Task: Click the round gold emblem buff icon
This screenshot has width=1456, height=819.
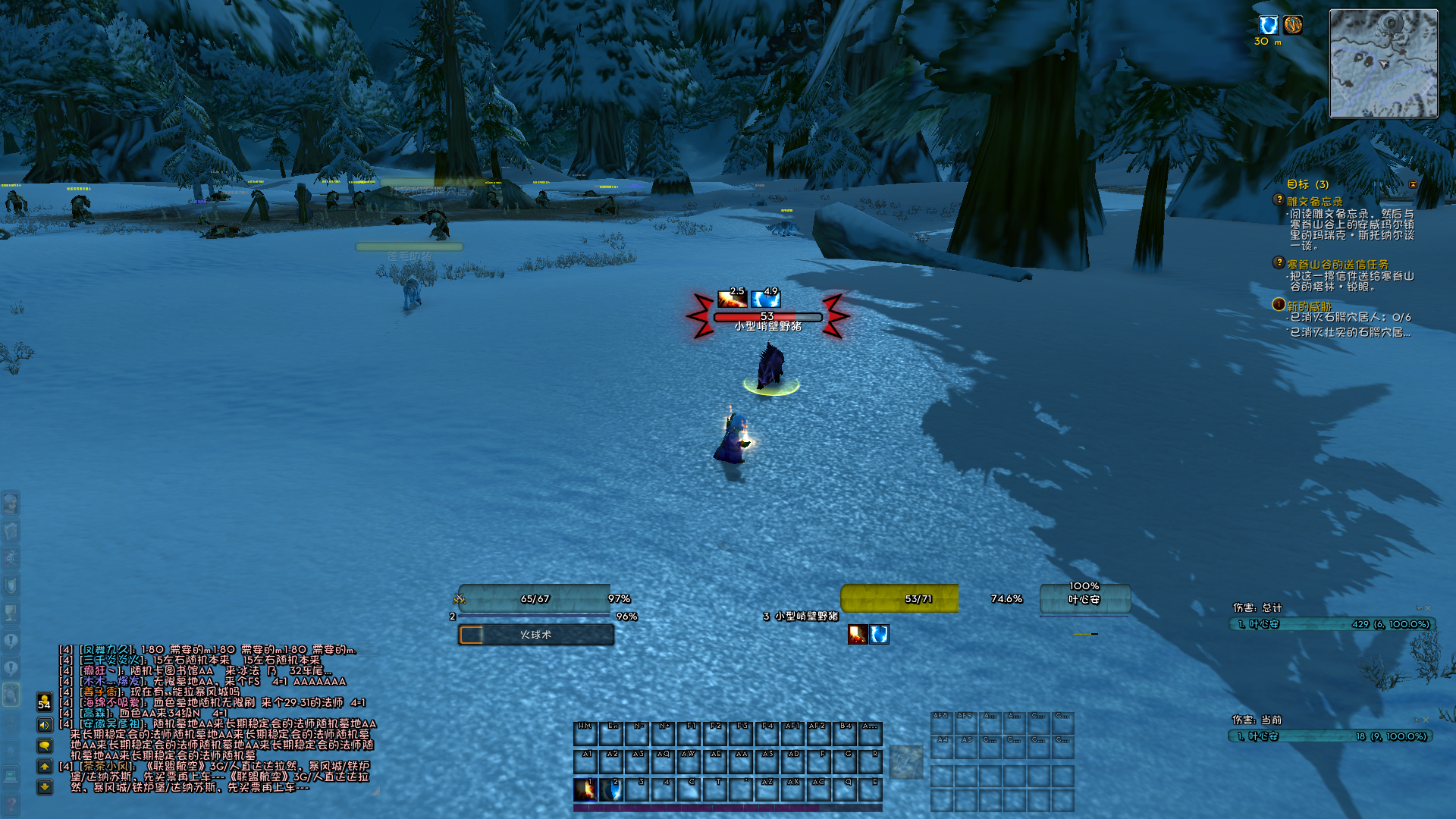Action: (x=1293, y=25)
